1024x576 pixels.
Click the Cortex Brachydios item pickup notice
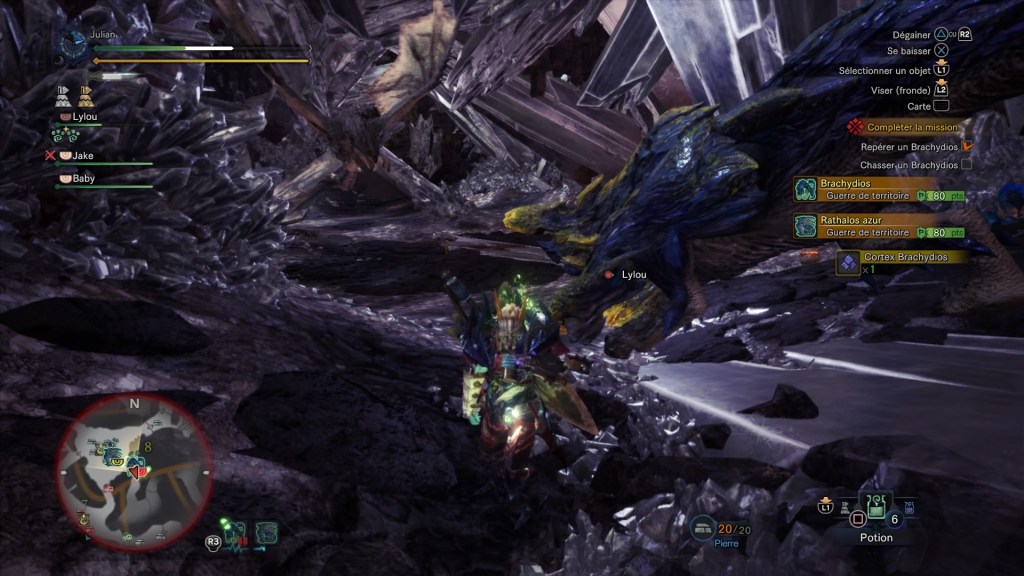click(x=902, y=261)
